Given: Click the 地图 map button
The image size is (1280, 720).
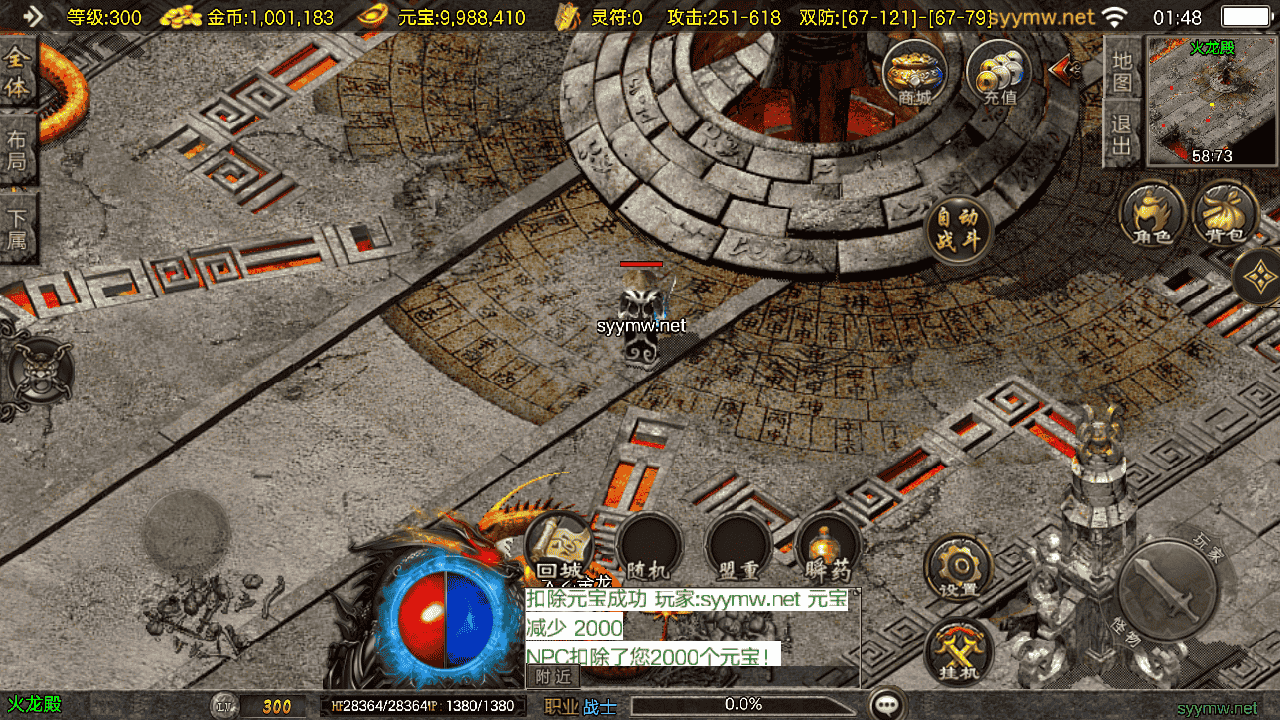Looking at the screenshot, I should pos(1122,70).
